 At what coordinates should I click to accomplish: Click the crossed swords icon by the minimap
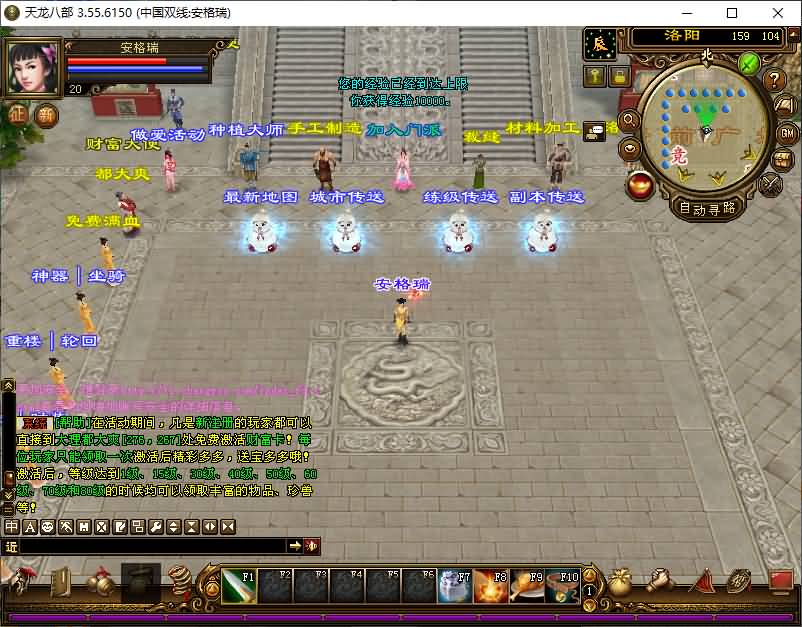click(x=771, y=183)
